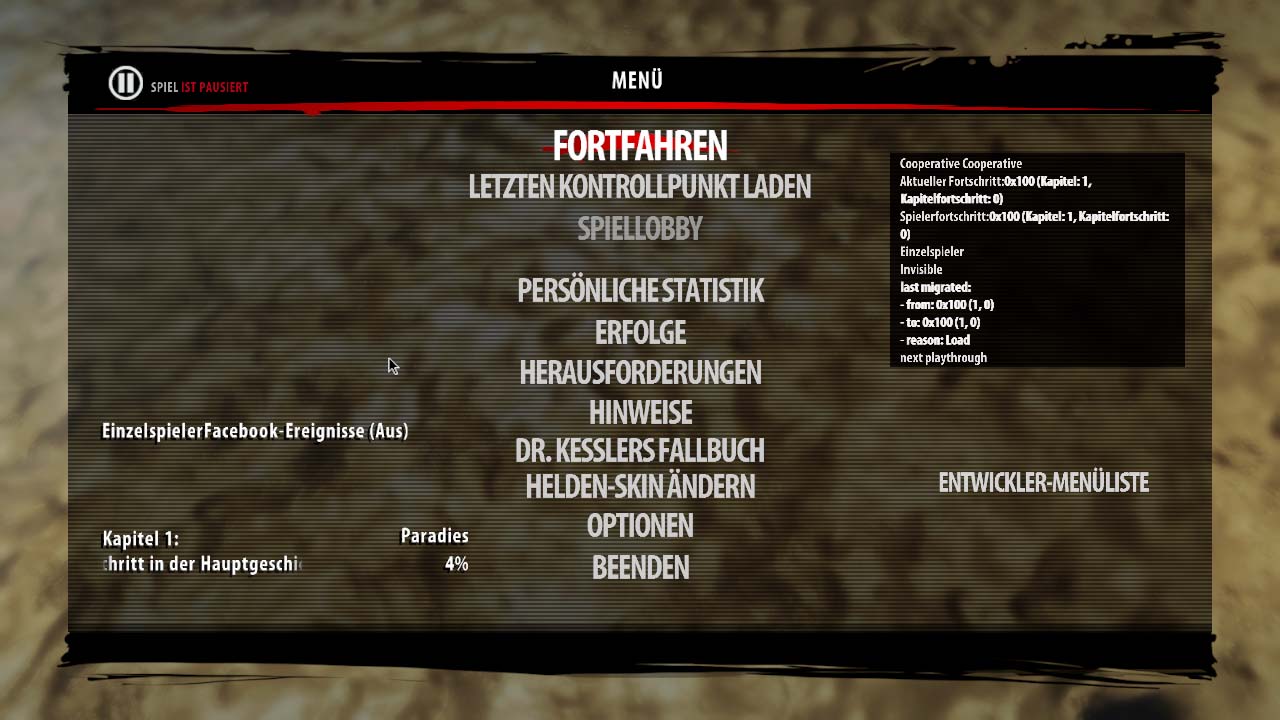Open the Entwickler-Menüliste
The height and width of the screenshot is (720, 1280).
coord(1043,483)
